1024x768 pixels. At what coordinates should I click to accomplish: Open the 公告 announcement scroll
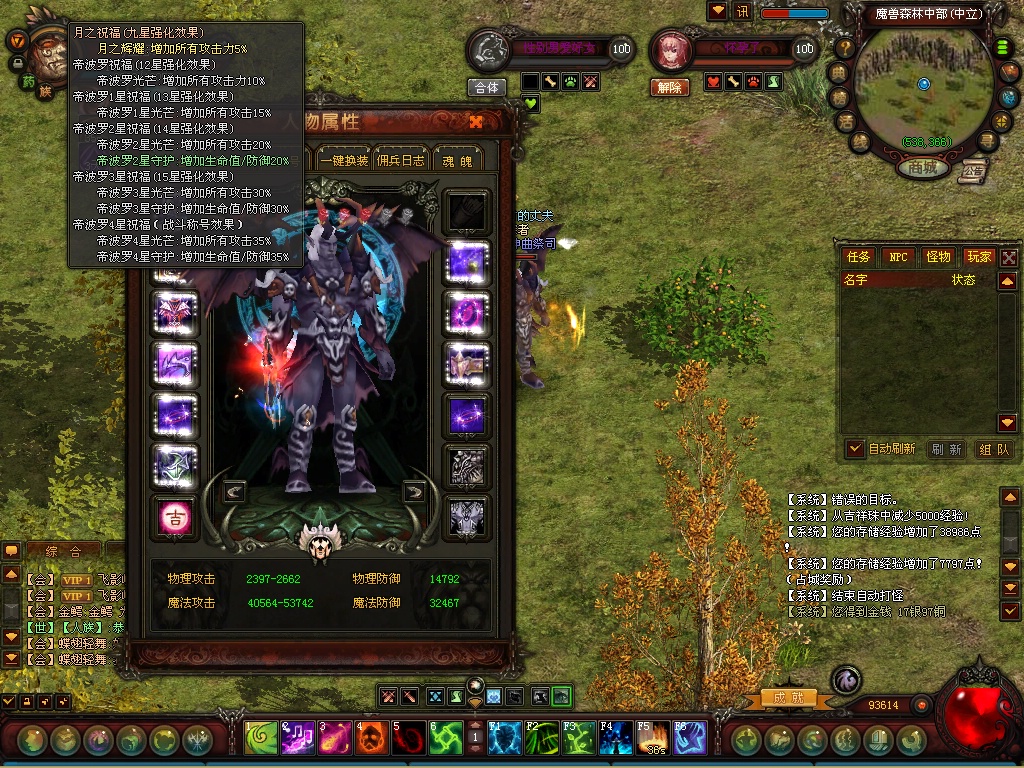click(972, 171)
